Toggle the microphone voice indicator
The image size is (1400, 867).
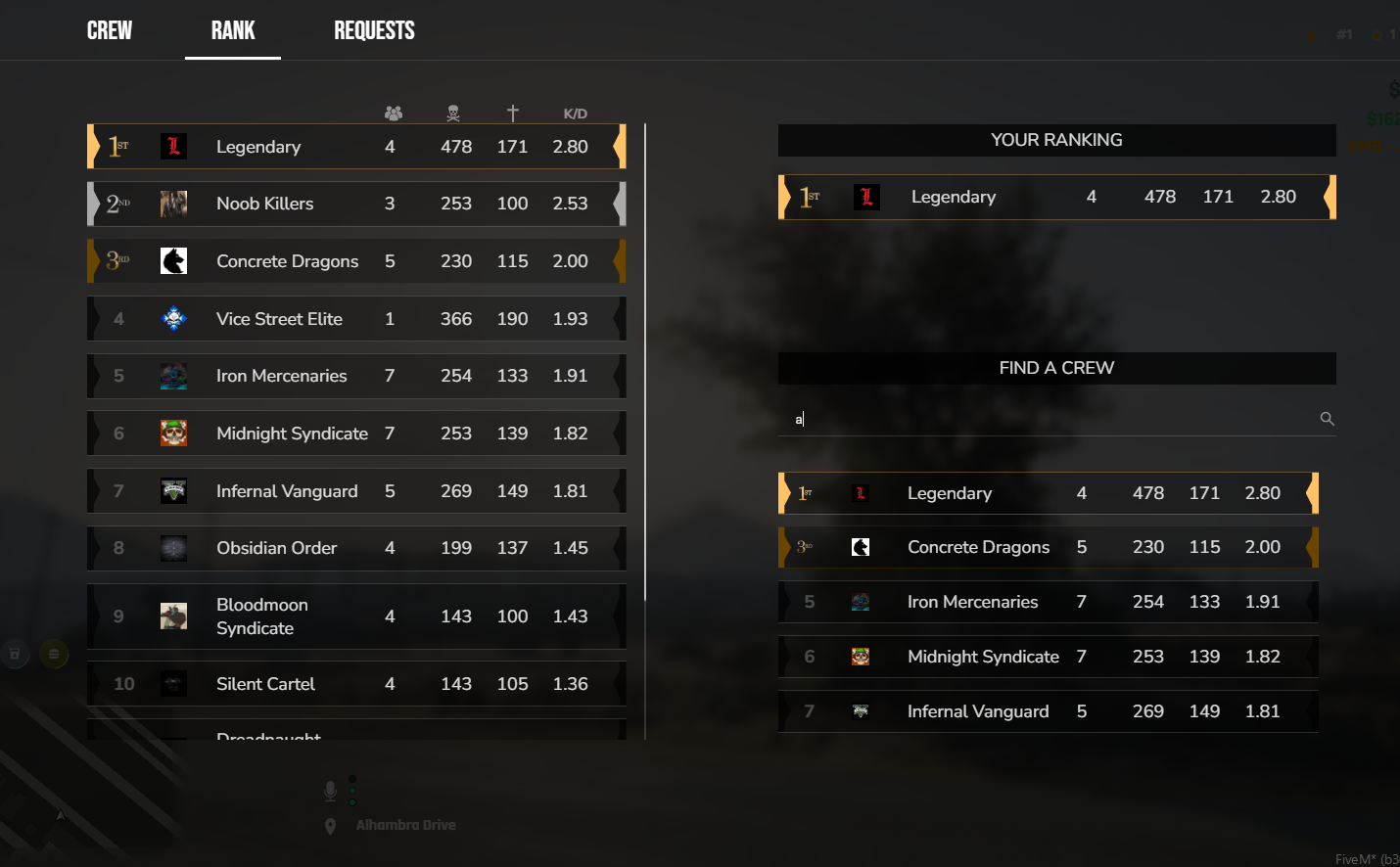point(330,790)
